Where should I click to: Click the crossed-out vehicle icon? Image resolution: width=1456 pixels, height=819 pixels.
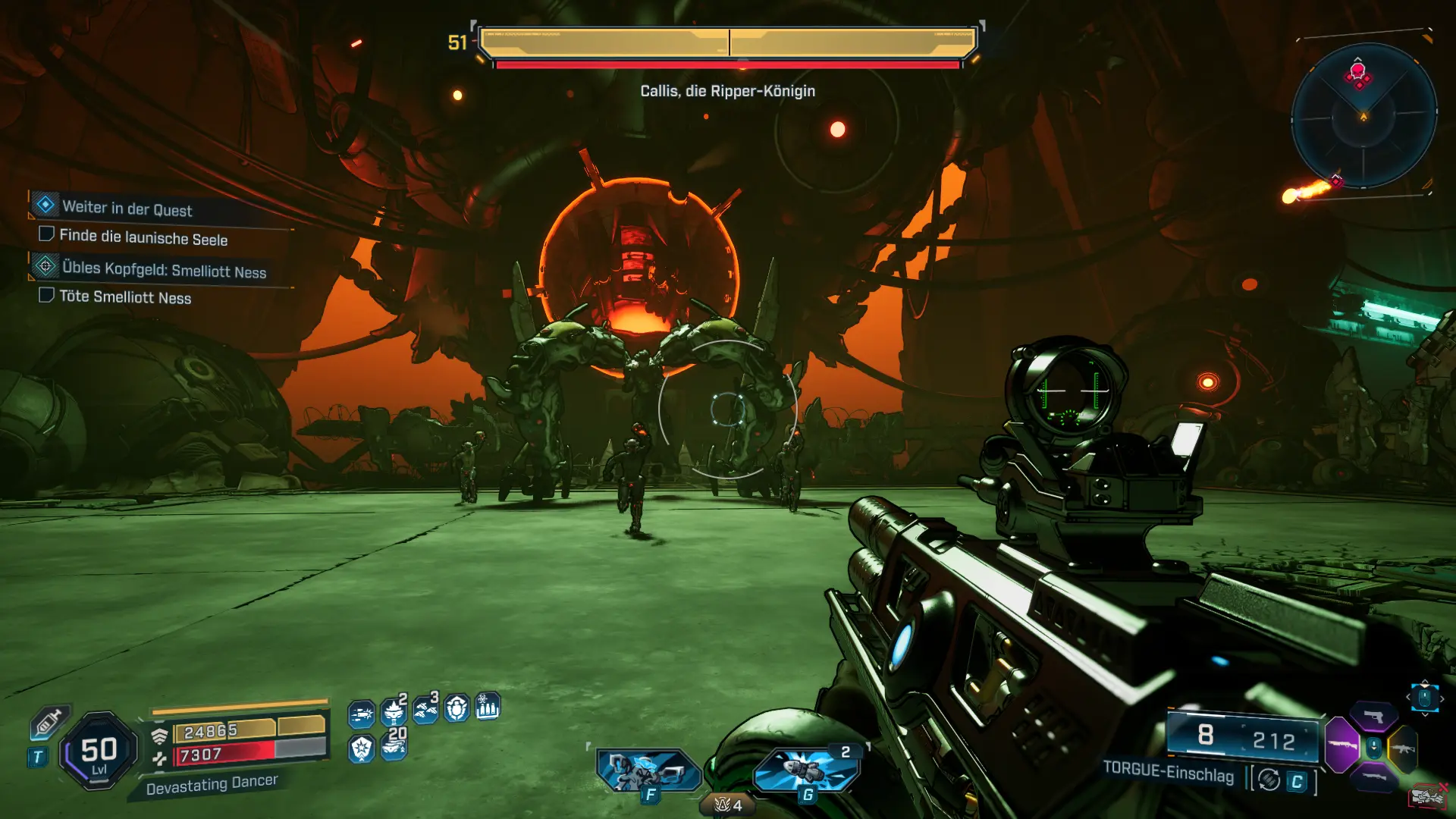click(1427, 796)
